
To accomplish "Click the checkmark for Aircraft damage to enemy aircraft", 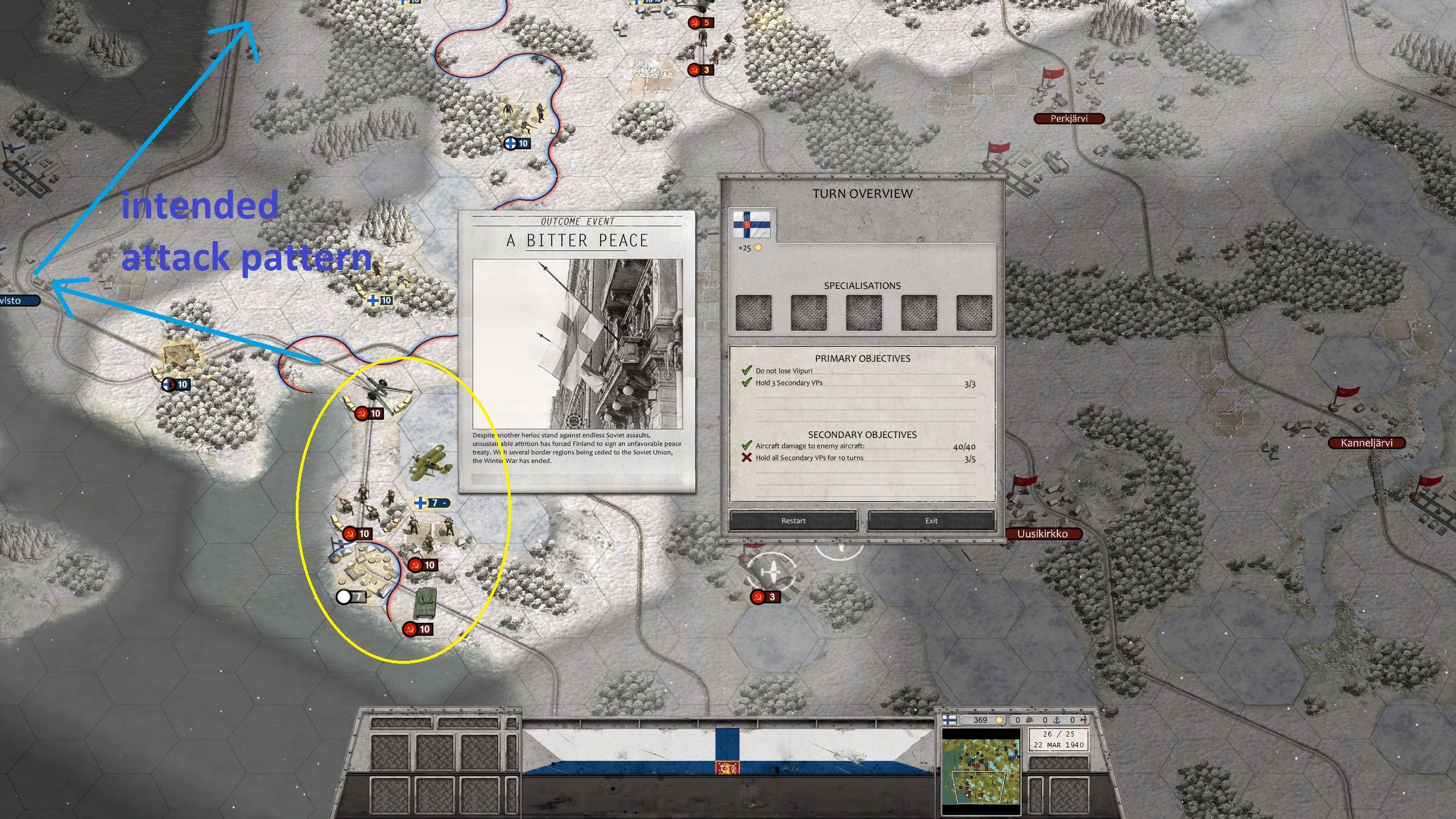I will [x=747, y=446].
